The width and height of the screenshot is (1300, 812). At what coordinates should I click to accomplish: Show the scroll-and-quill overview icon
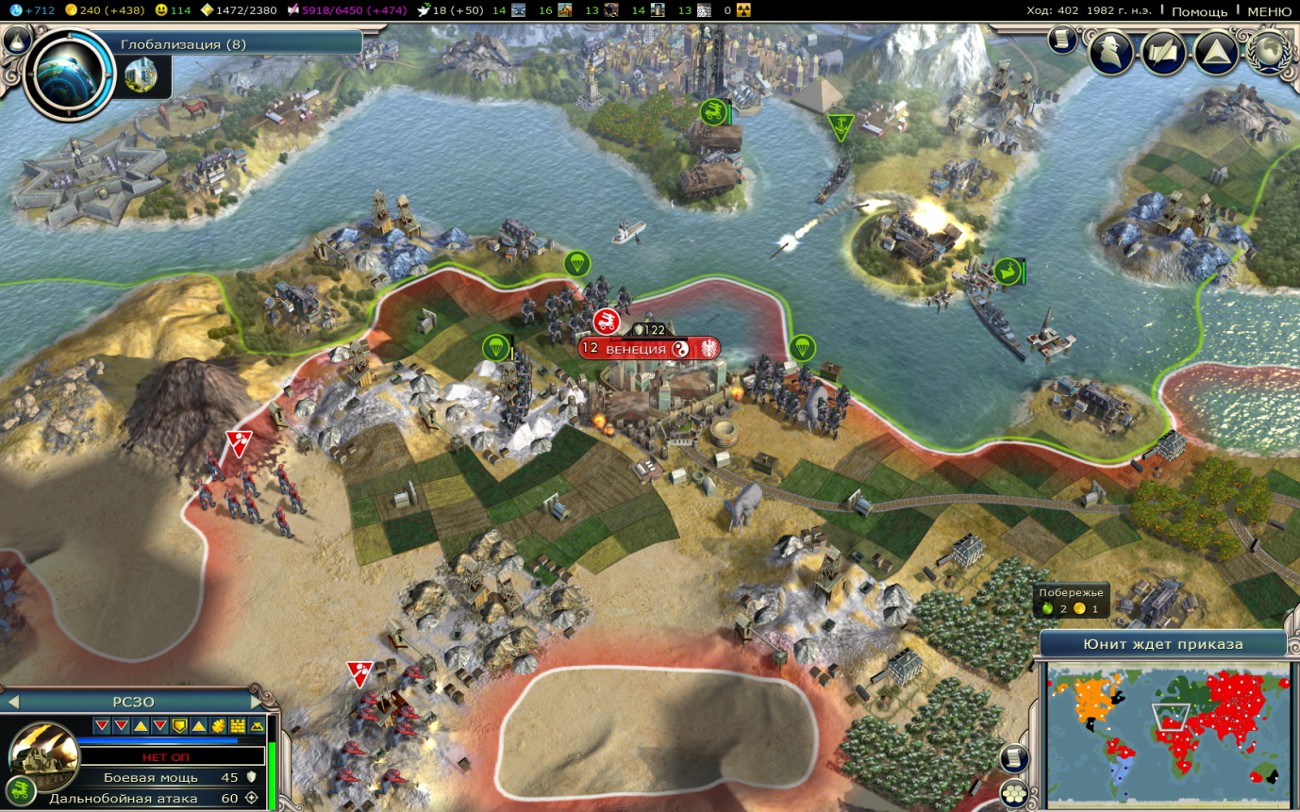1164,53
